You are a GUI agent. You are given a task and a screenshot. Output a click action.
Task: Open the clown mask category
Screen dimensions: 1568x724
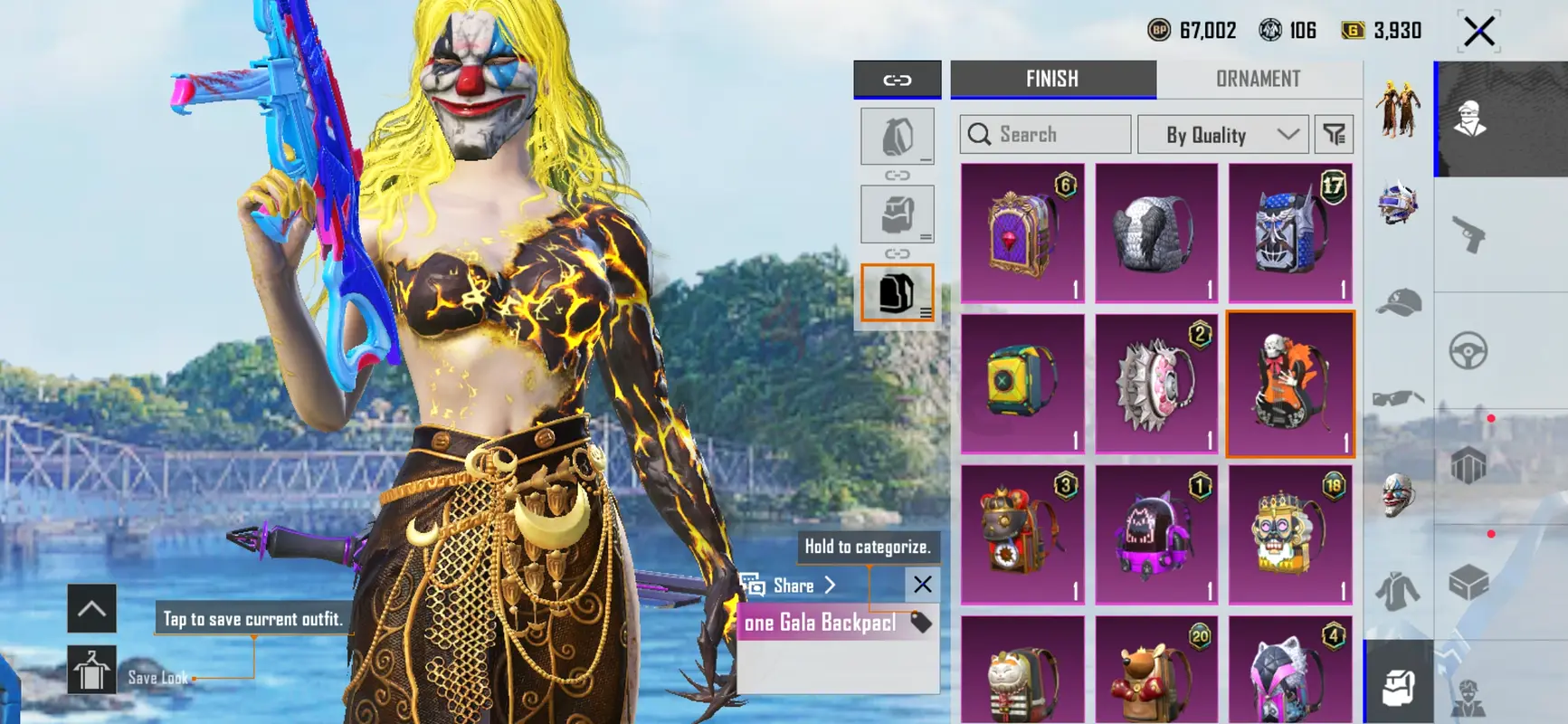pyautogui.click(x=1398, y=495)
